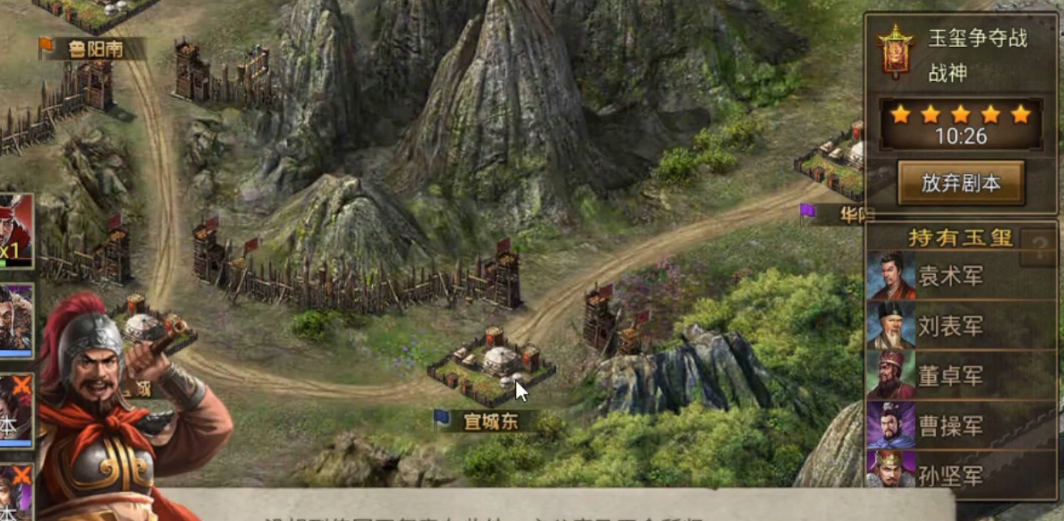Select the 董卓军 faction row
1064x521 pixels.
pos(960,376)
